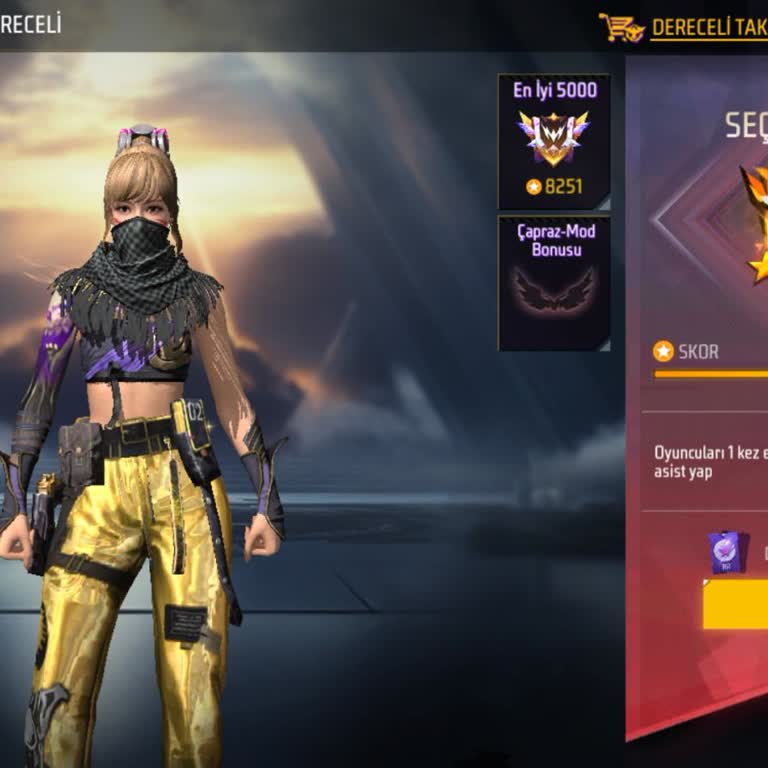This screenshot has width=768, height=768.
Task: Select the En İyi 5000 rank card
Action: (x=554, y=140)
